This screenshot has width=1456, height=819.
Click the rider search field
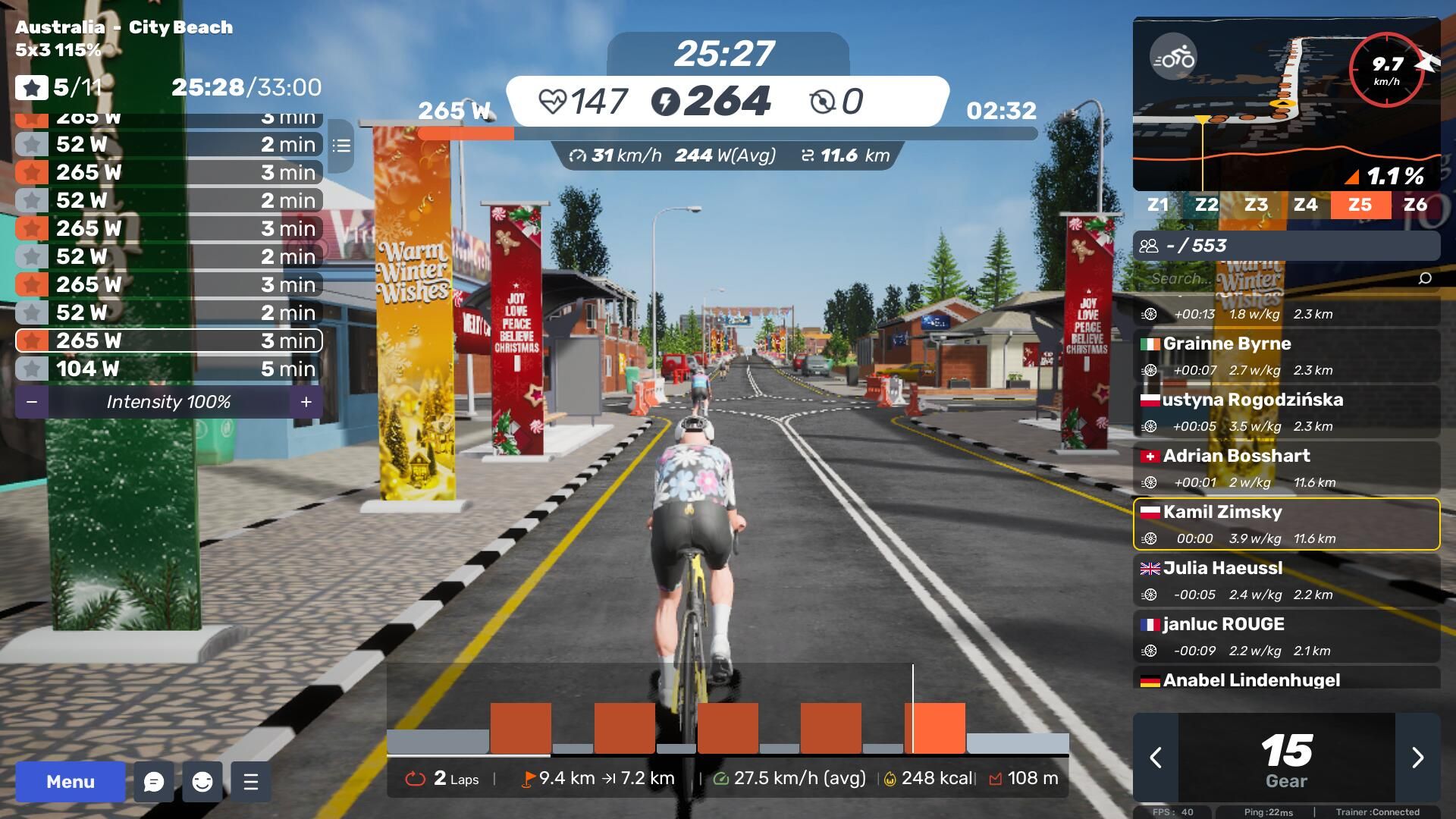[x=1274, y=278]
